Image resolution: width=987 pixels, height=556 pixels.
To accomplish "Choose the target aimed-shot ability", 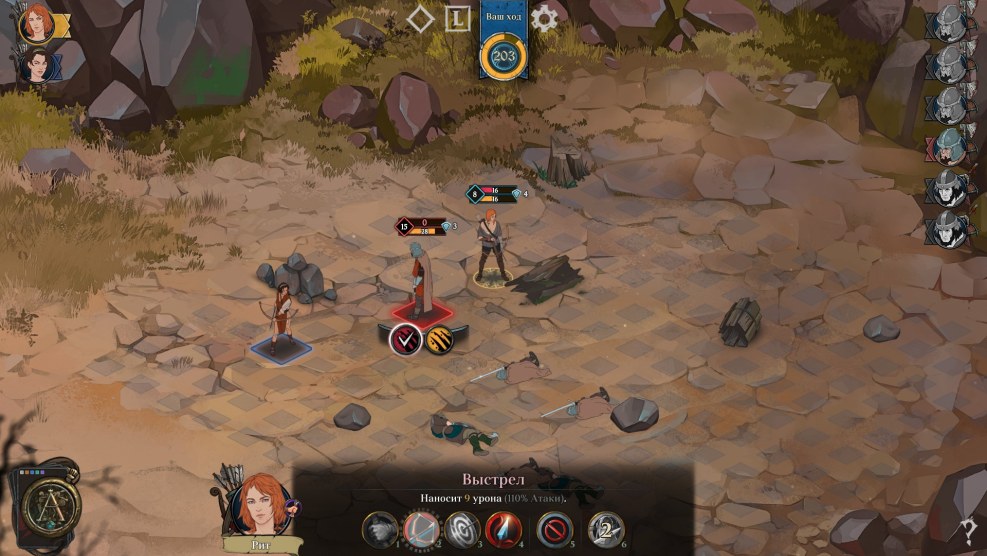I will tap(461, 528).
